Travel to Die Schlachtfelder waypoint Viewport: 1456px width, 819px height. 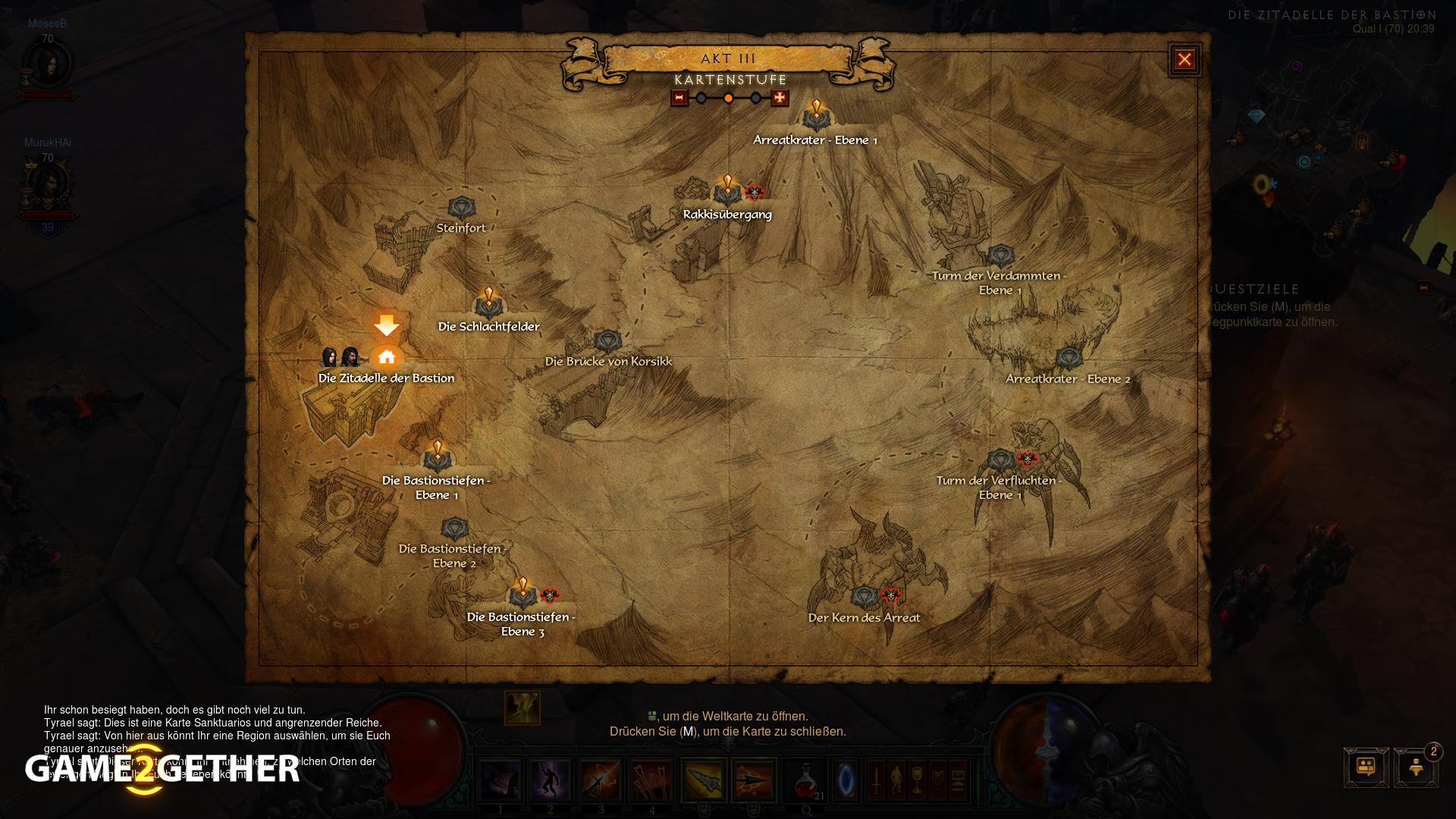tap(488, 306)
